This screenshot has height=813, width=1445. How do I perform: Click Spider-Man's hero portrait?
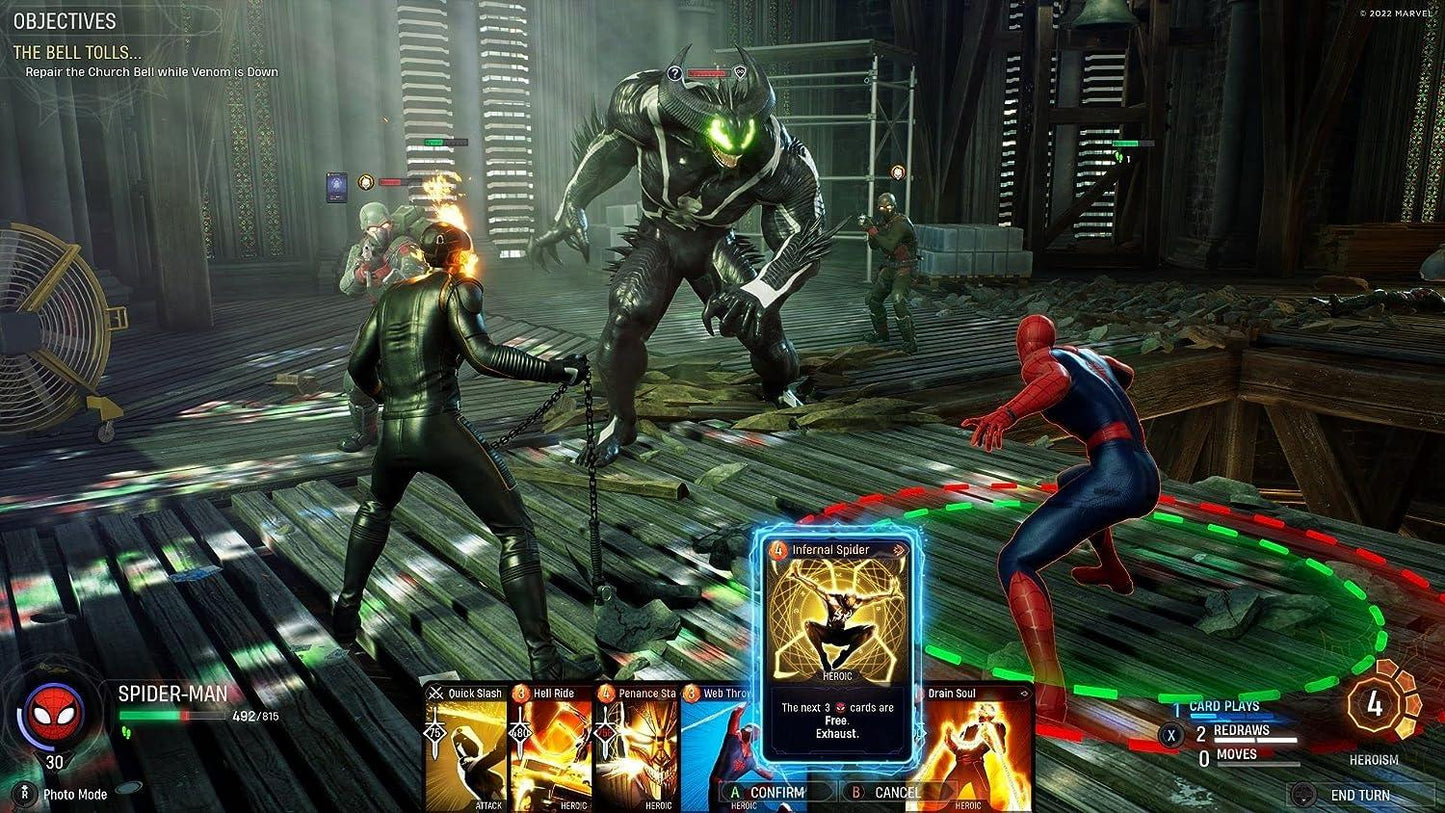click(55, 711)
